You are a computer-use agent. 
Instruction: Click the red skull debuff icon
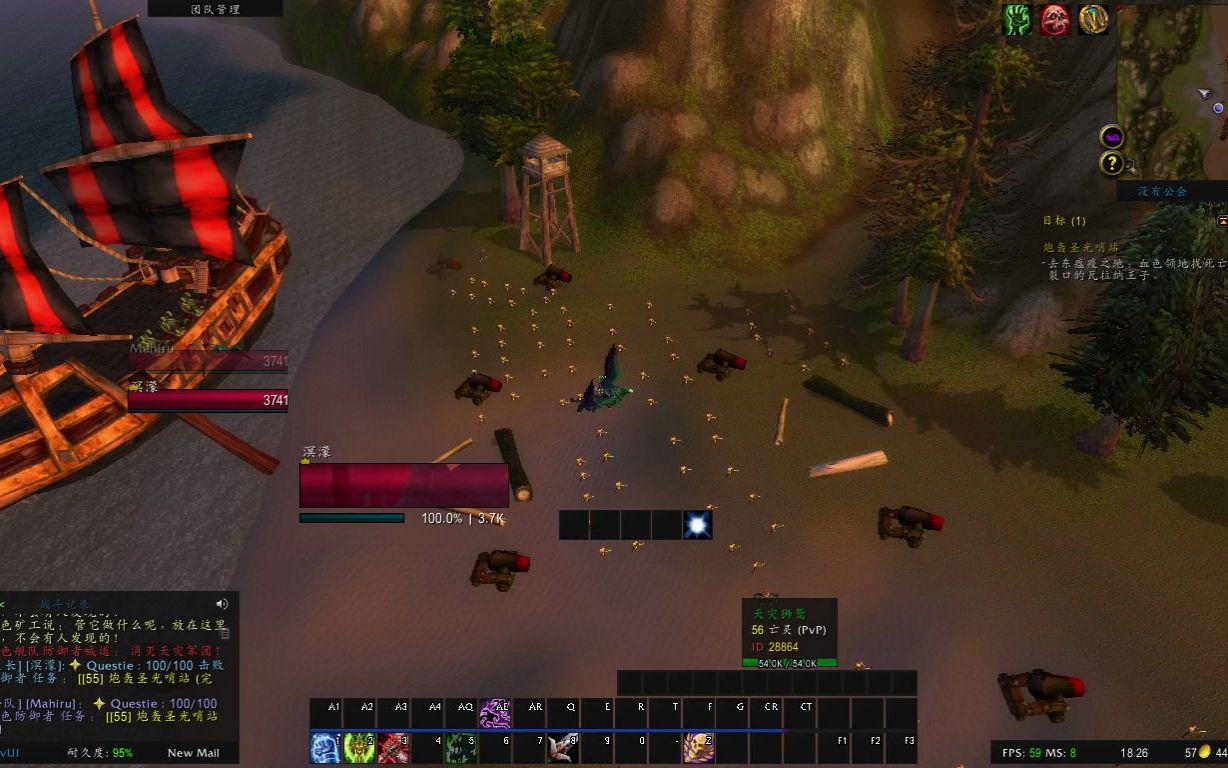pos(1055,20)
